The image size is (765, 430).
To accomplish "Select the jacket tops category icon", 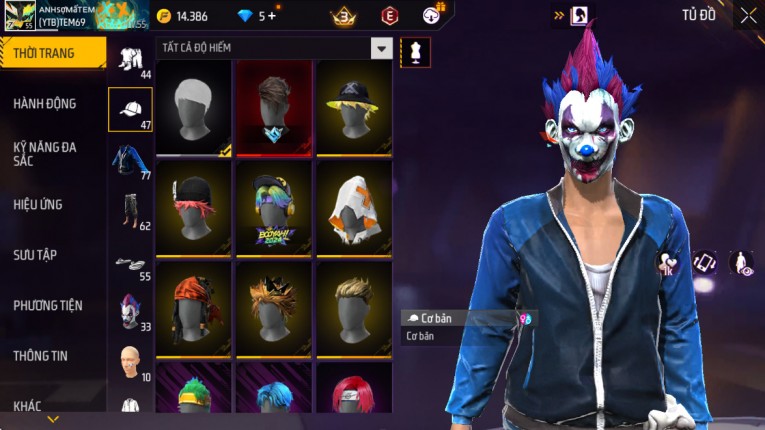I will pos(130,160).
